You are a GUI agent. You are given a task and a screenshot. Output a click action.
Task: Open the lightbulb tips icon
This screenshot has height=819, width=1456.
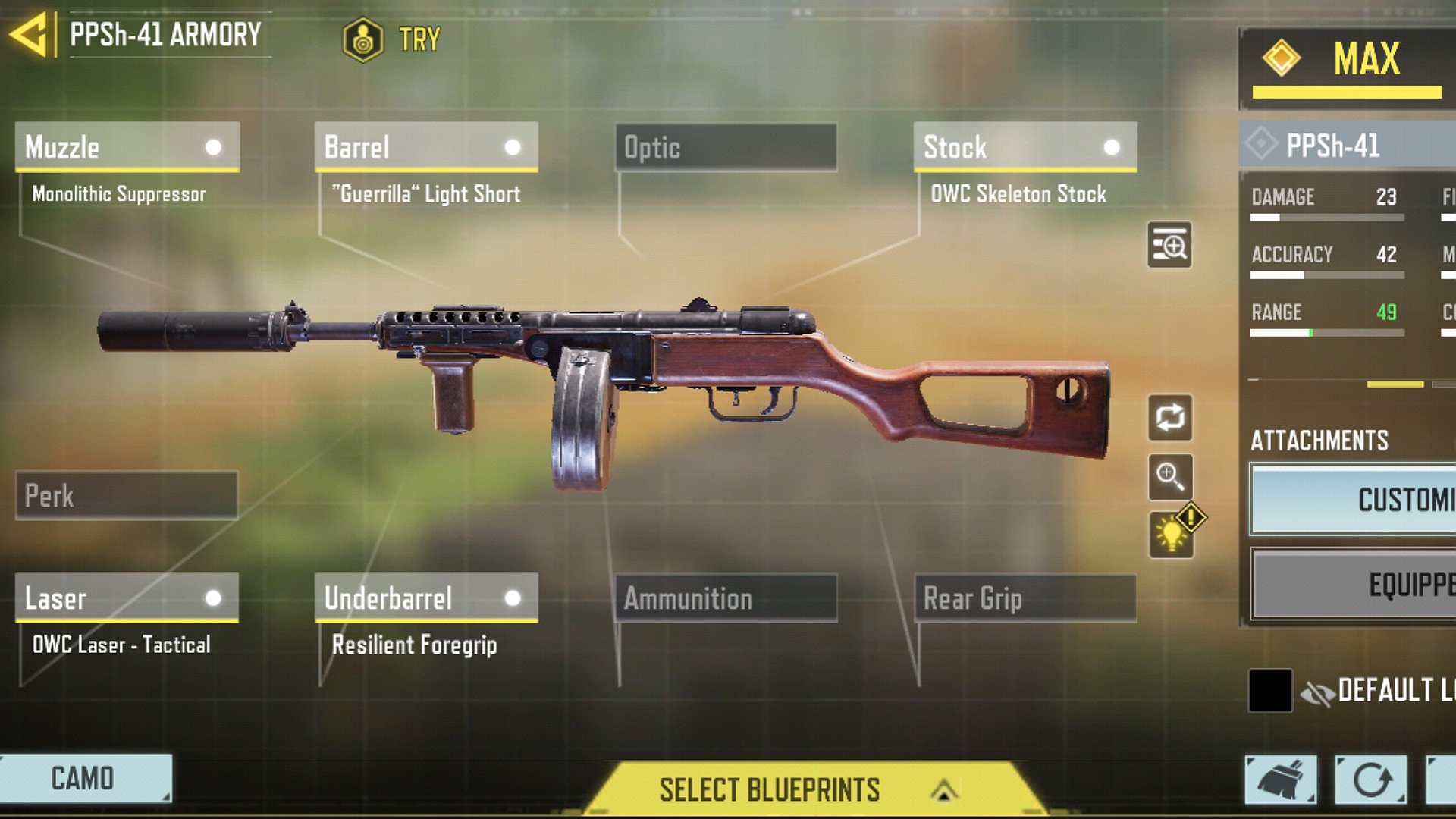click(1172, 534)
